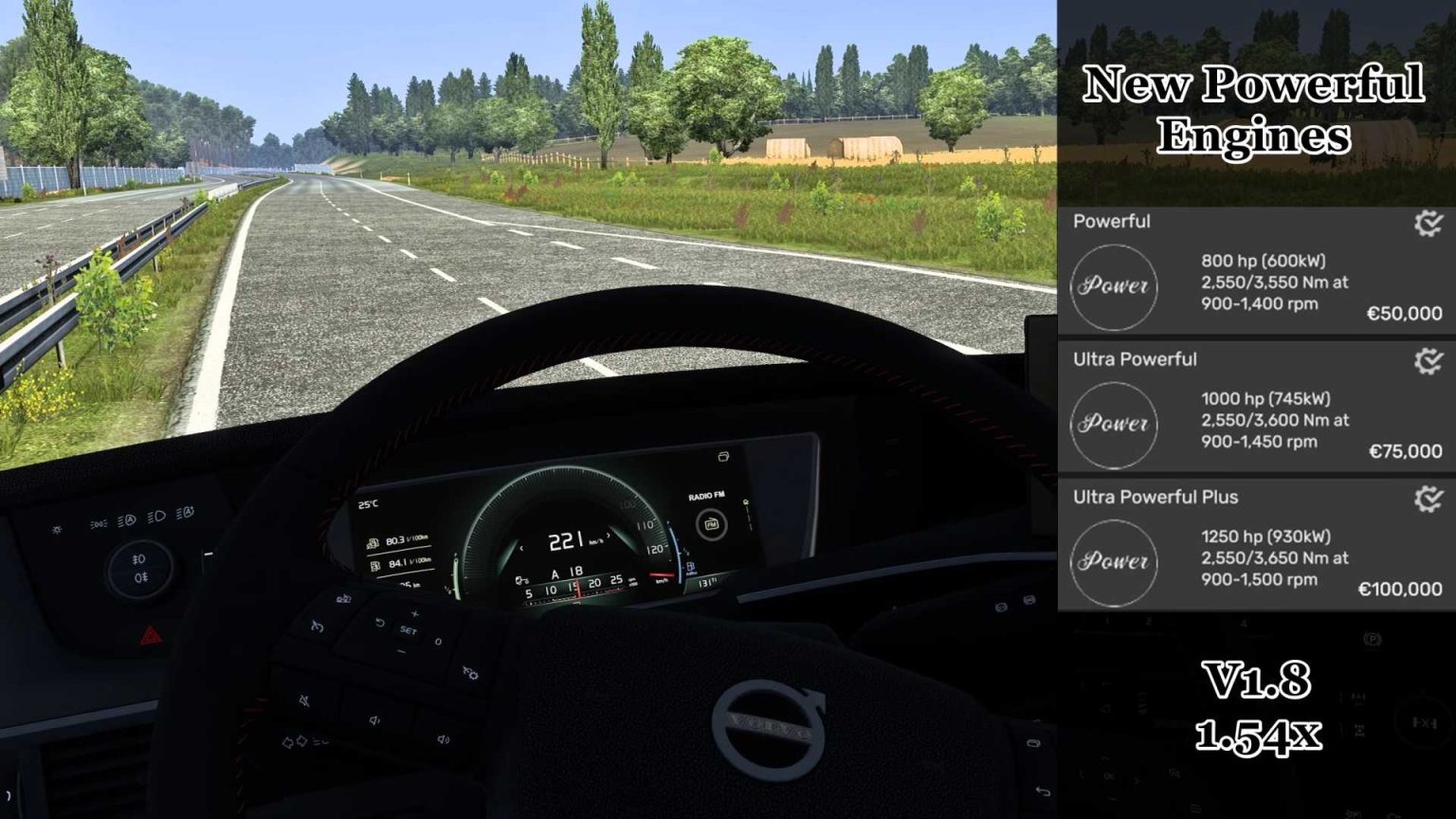Tap the window layers icon on the dash screen
This screenshot has height=819, width=1456.
tap(723, 457)
